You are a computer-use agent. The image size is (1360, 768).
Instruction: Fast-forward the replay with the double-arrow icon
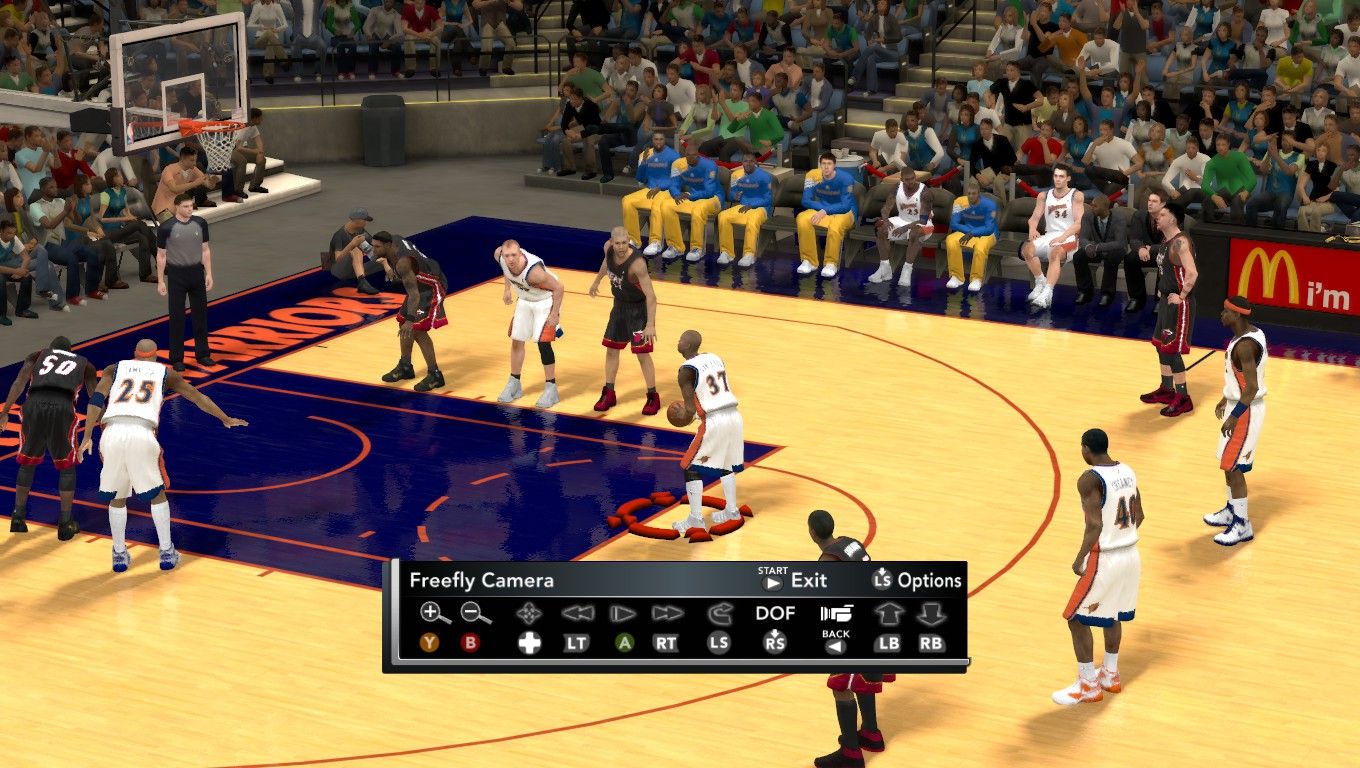[667, 613]
